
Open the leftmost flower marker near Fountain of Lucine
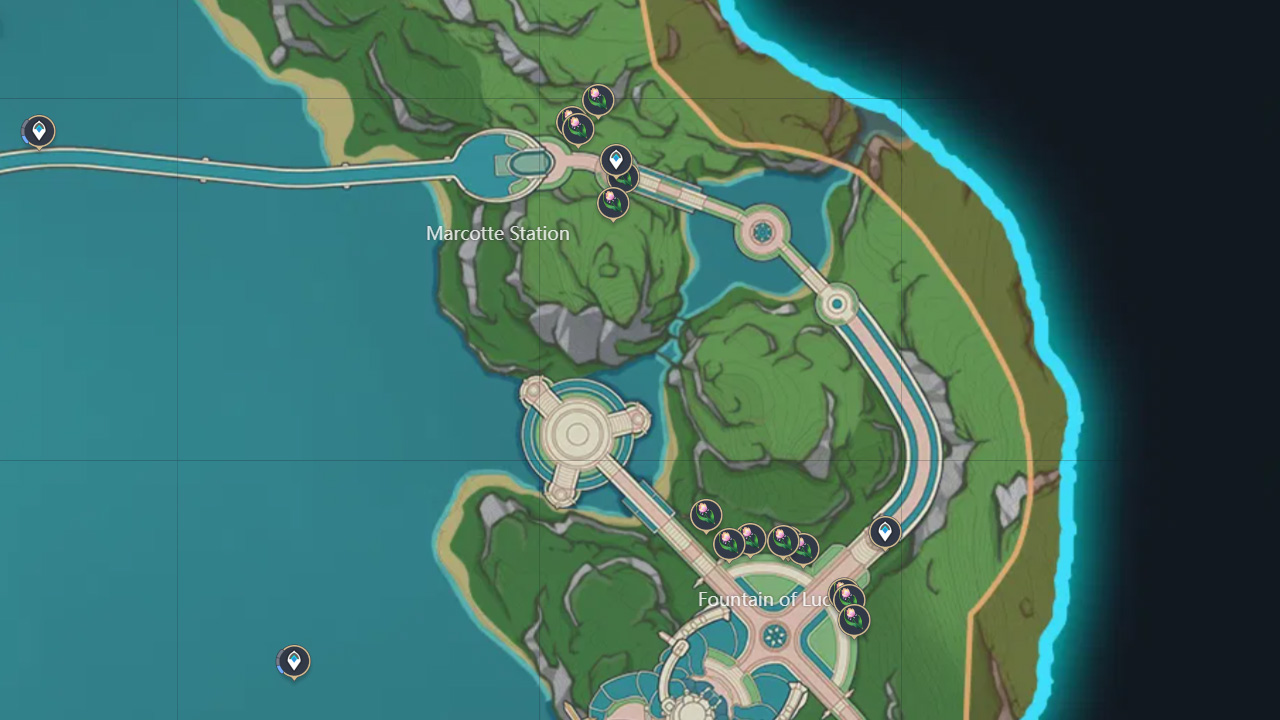pos(706,515)
